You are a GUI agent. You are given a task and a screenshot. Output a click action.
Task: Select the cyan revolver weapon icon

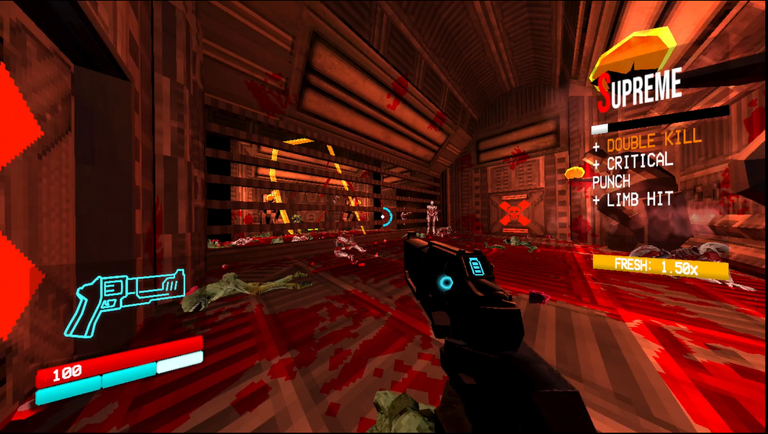coord(125,298)
